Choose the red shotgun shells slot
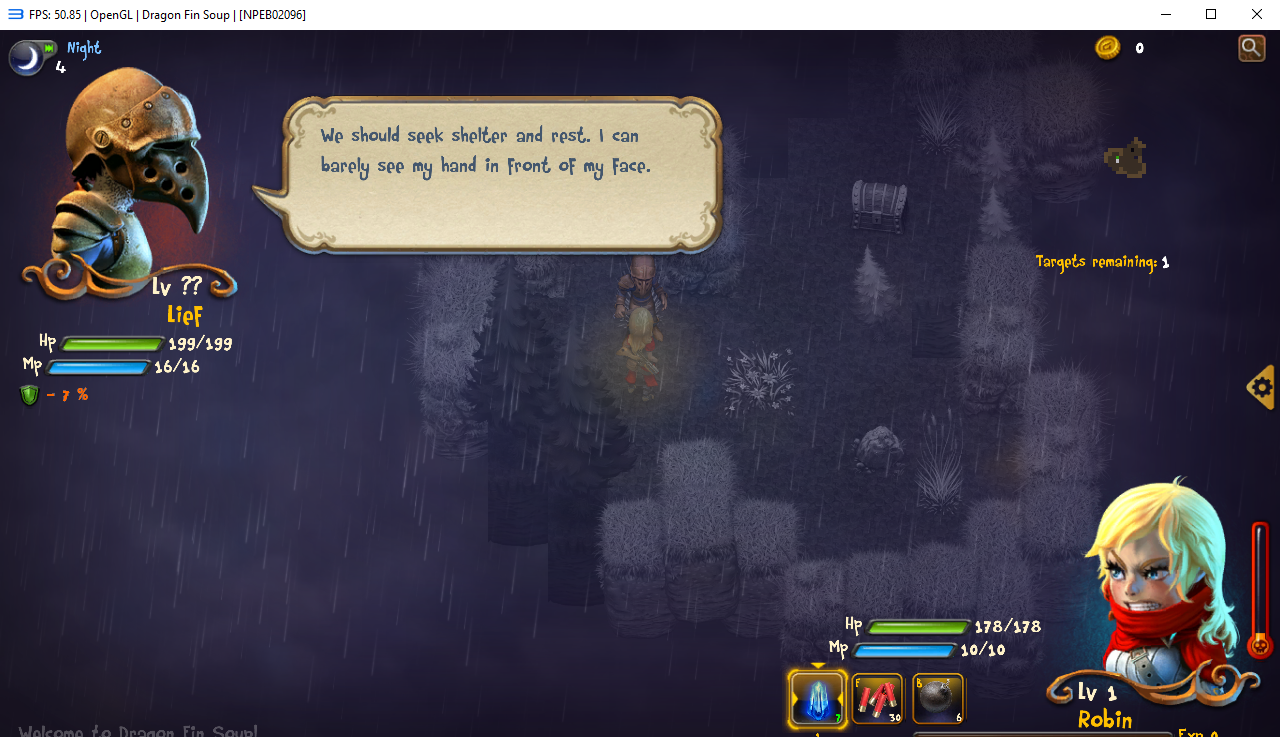The height and width of the screenshot is (737, 1280). pyautogui.click(x=877, y=698)
